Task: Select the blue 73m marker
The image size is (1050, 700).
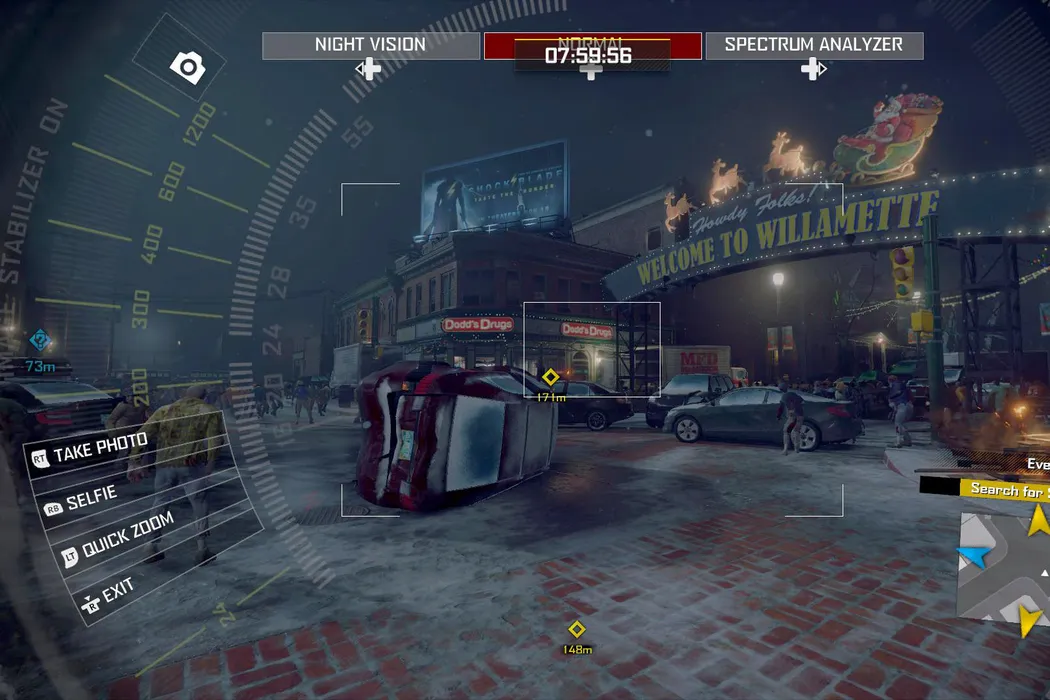Action: (x=39, y=341)
